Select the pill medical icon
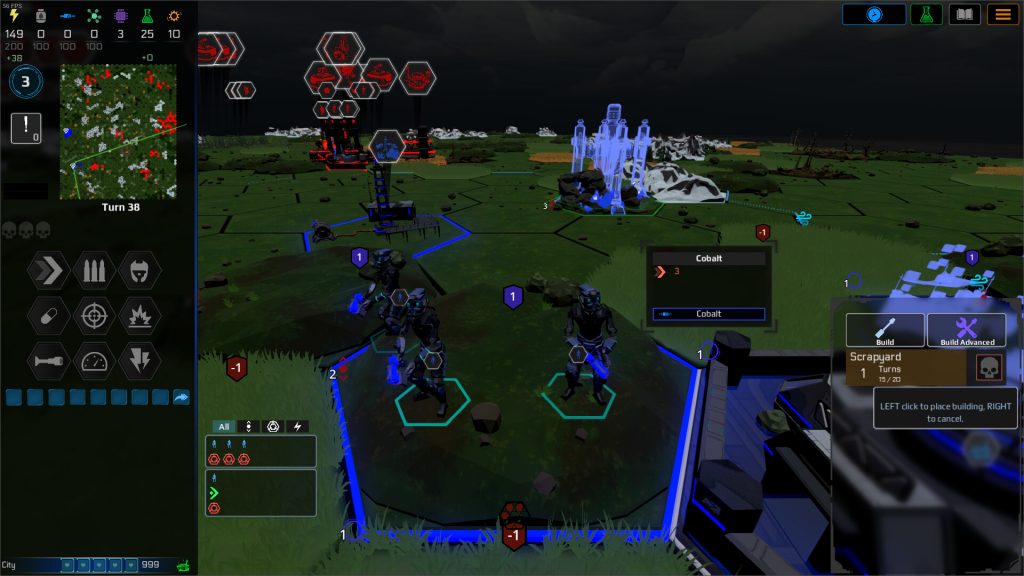This screenshot has height=576, width=1024. click(x=48, y=315)
